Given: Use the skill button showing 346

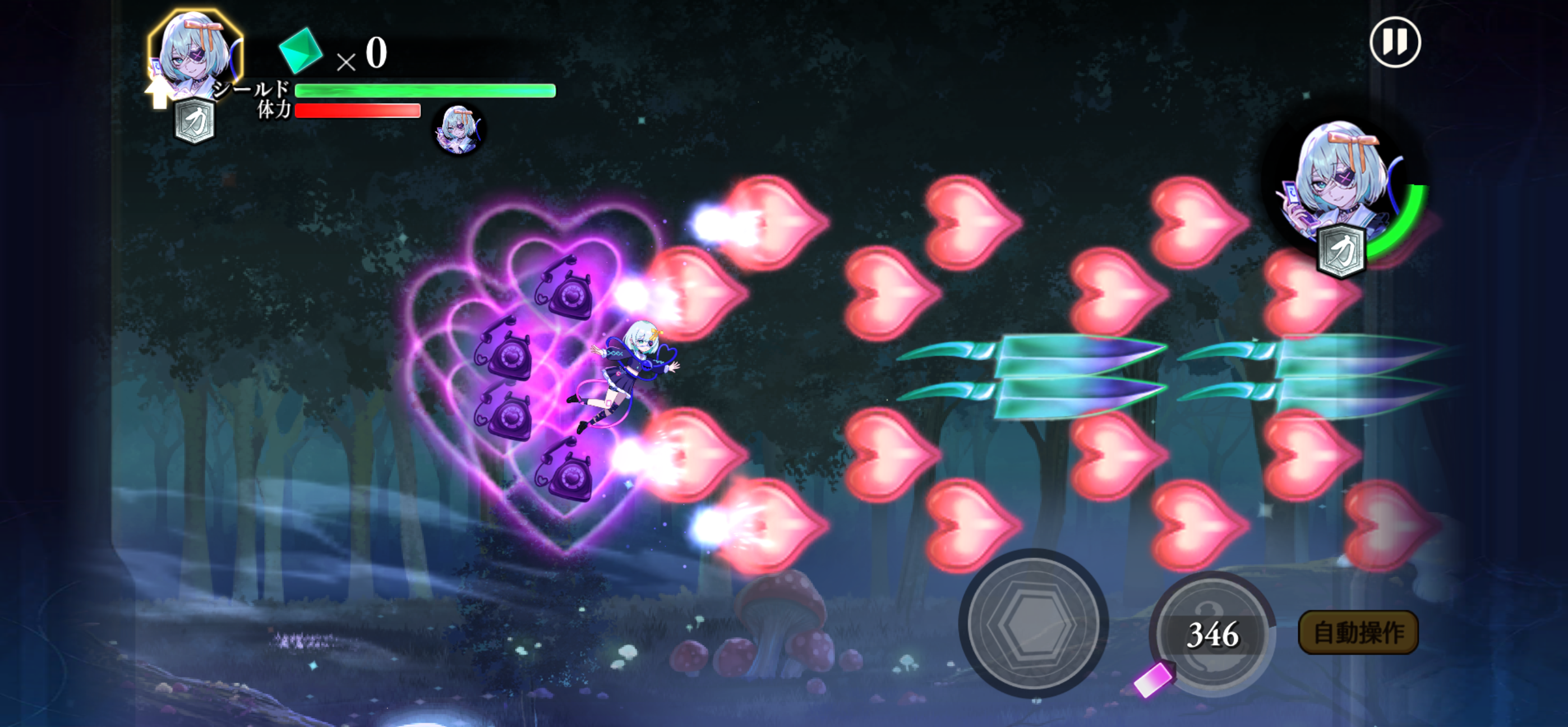Looking at the screenshot, I should click(1212, 634).
